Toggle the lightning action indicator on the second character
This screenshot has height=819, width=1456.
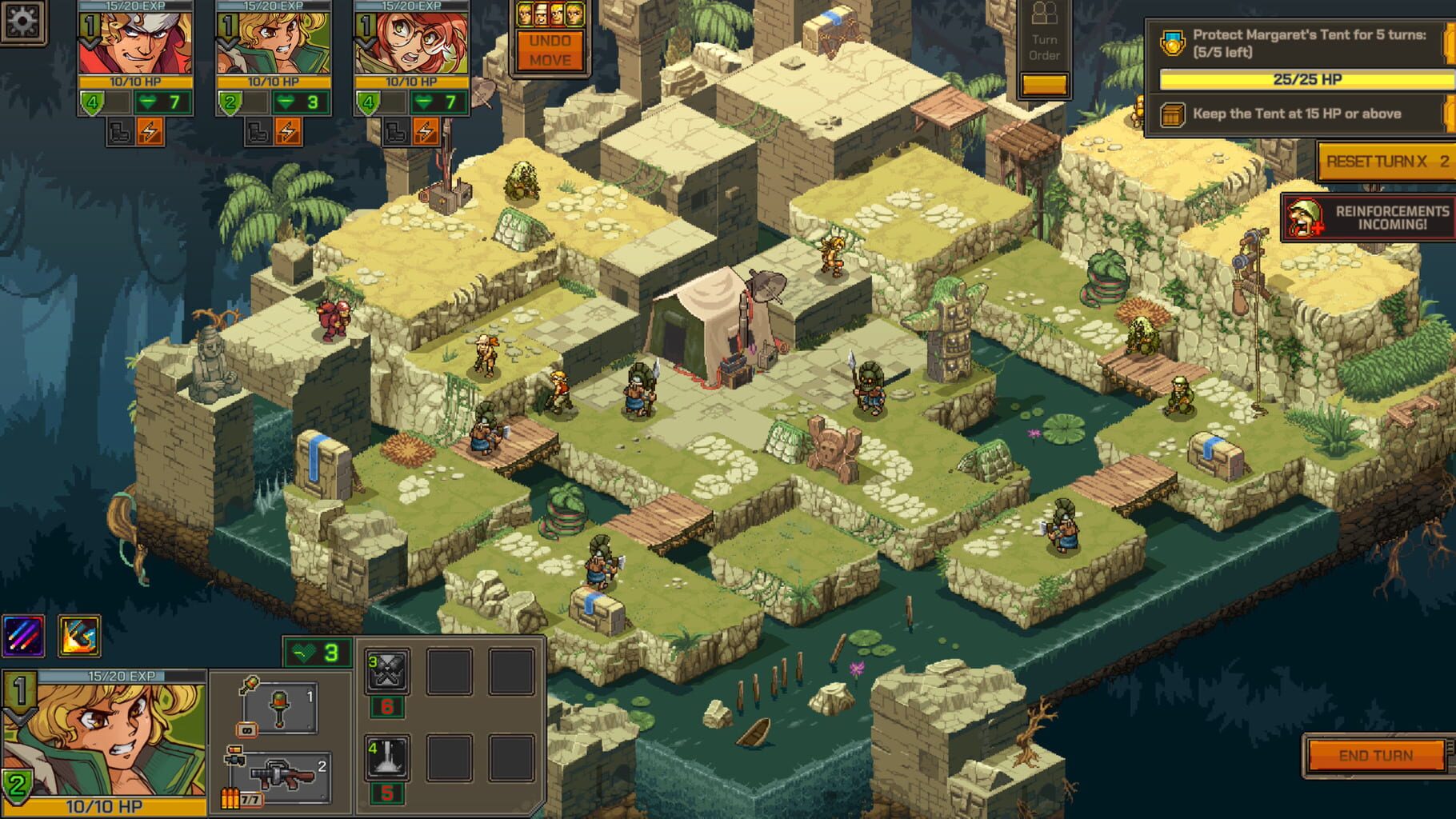click(x=287, y=130)
